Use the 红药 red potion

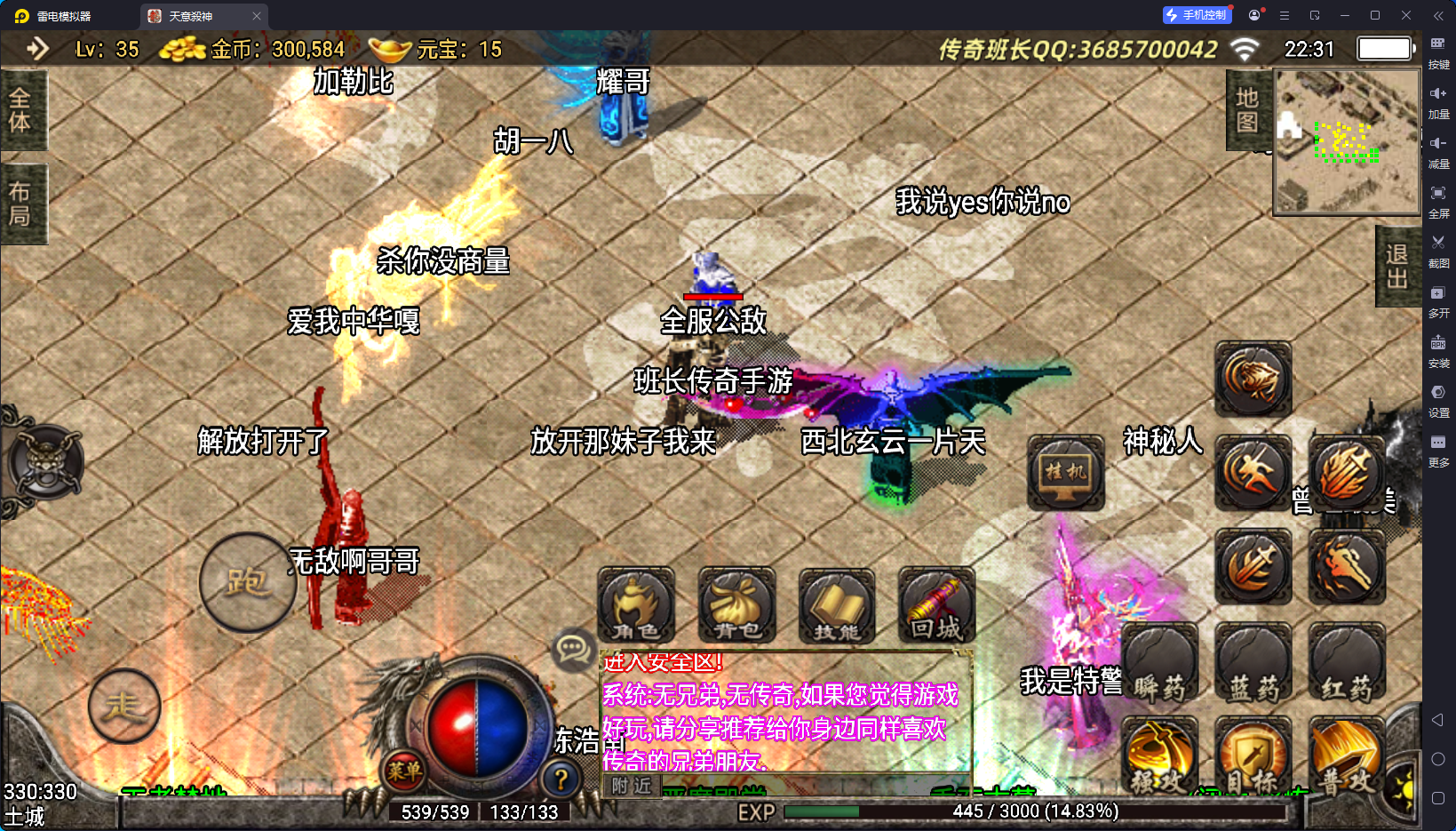click(x=1346, y=665)
